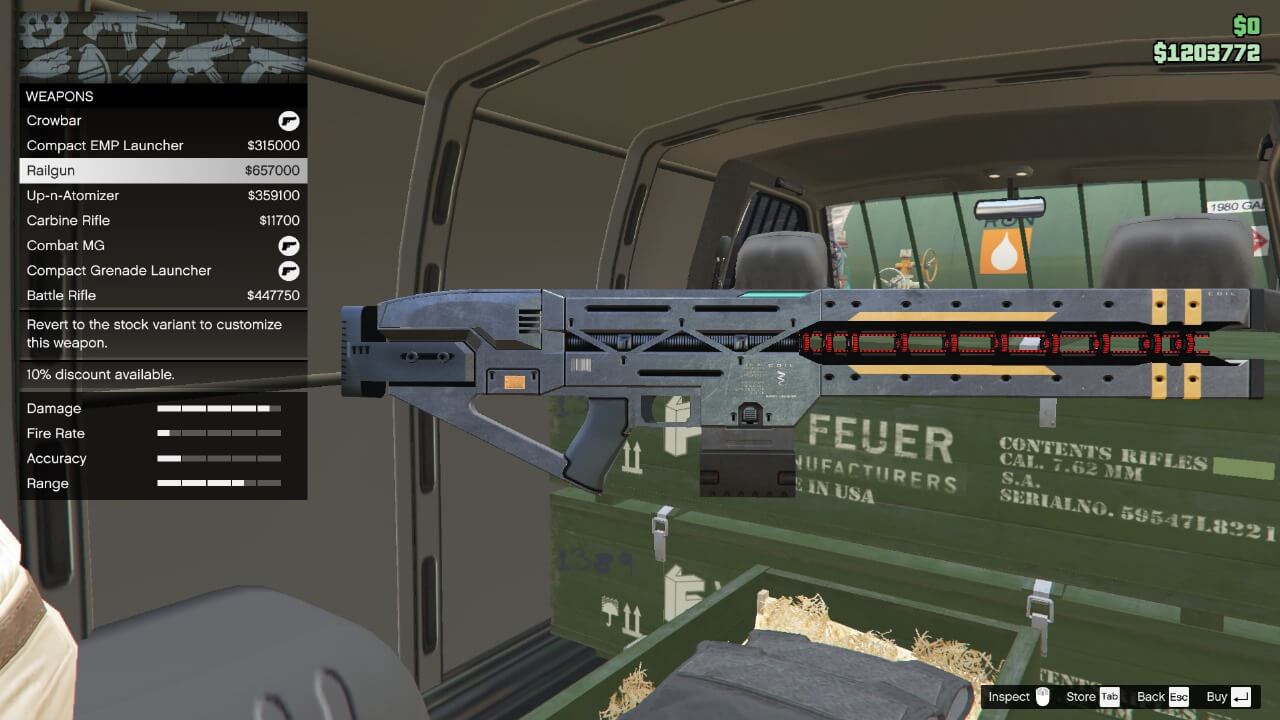Click the Back option
The height and width of the screenshot is (720, 1280).
point(1153,697)
